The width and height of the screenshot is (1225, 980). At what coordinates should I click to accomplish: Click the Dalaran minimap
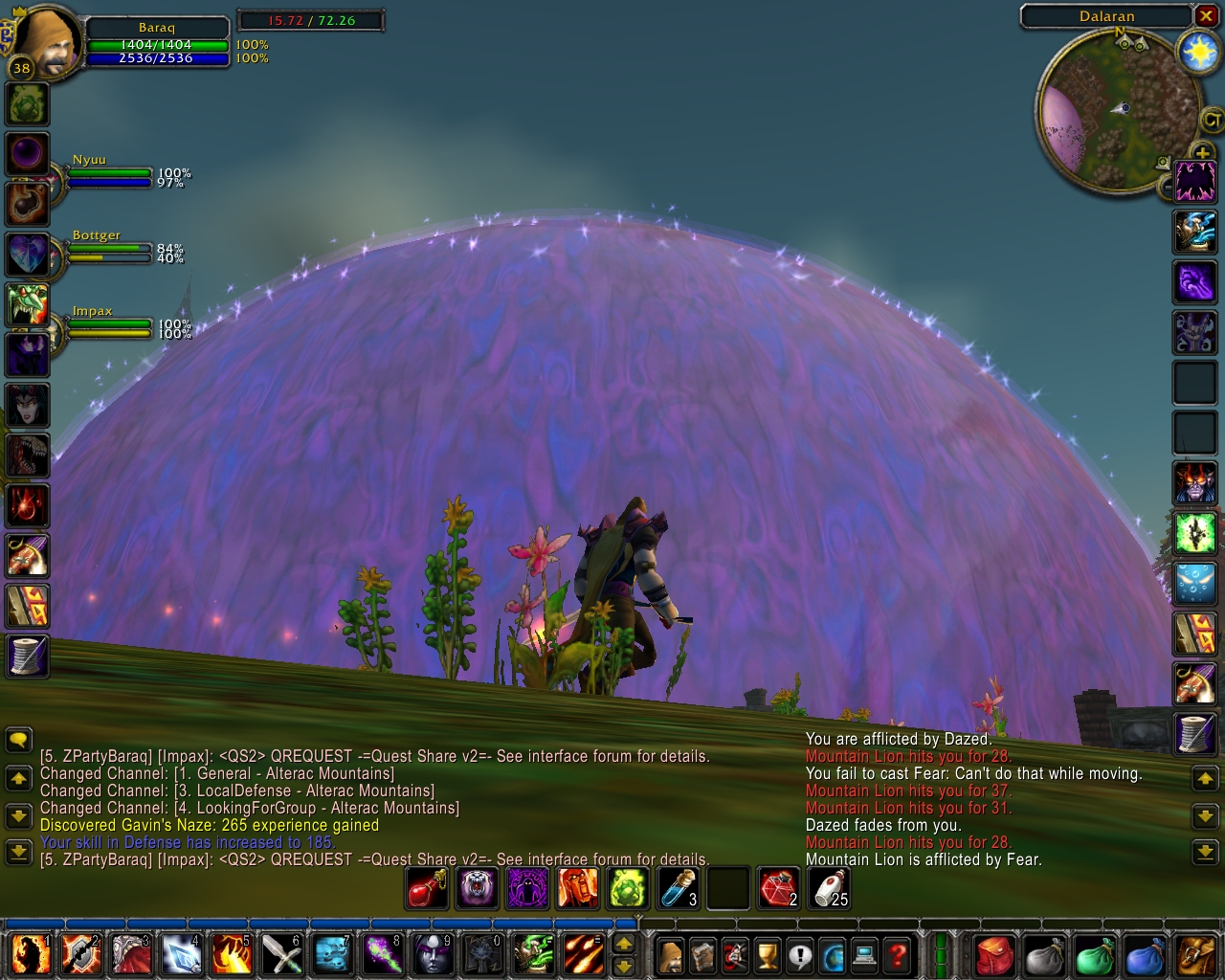(x=1118, y=113)
